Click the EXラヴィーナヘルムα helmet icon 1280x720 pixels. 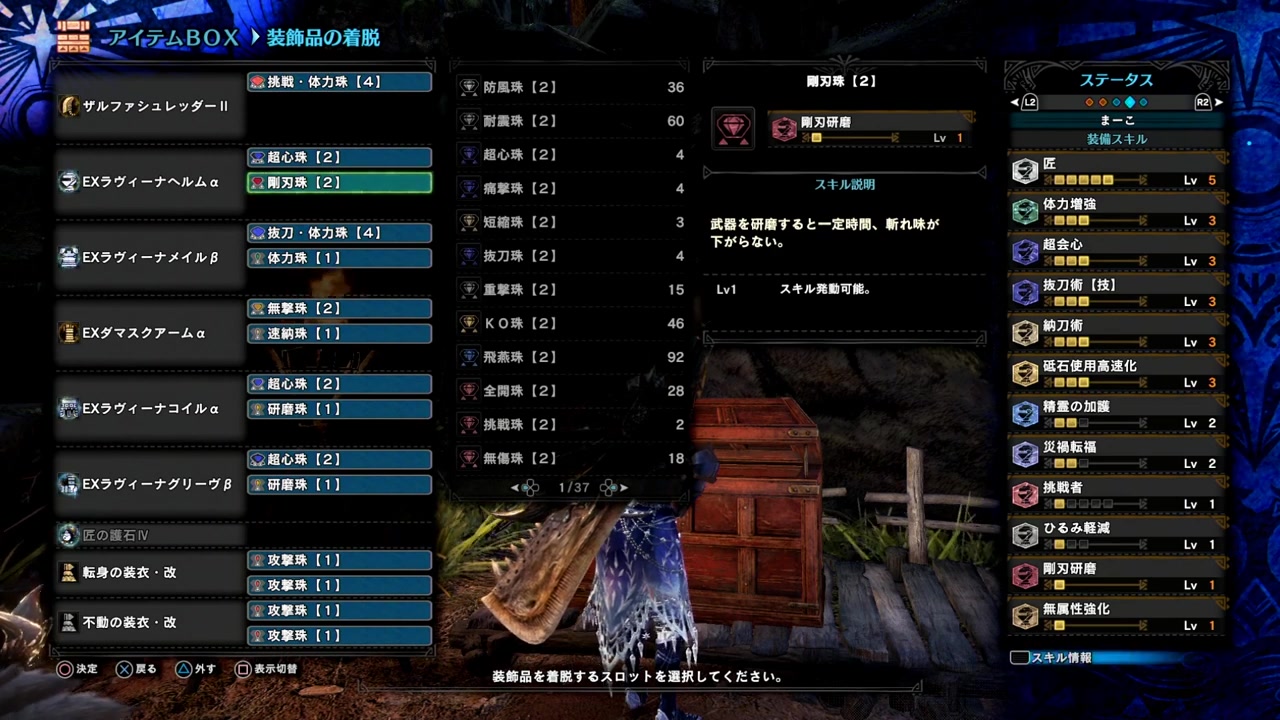tap(69, 182)
